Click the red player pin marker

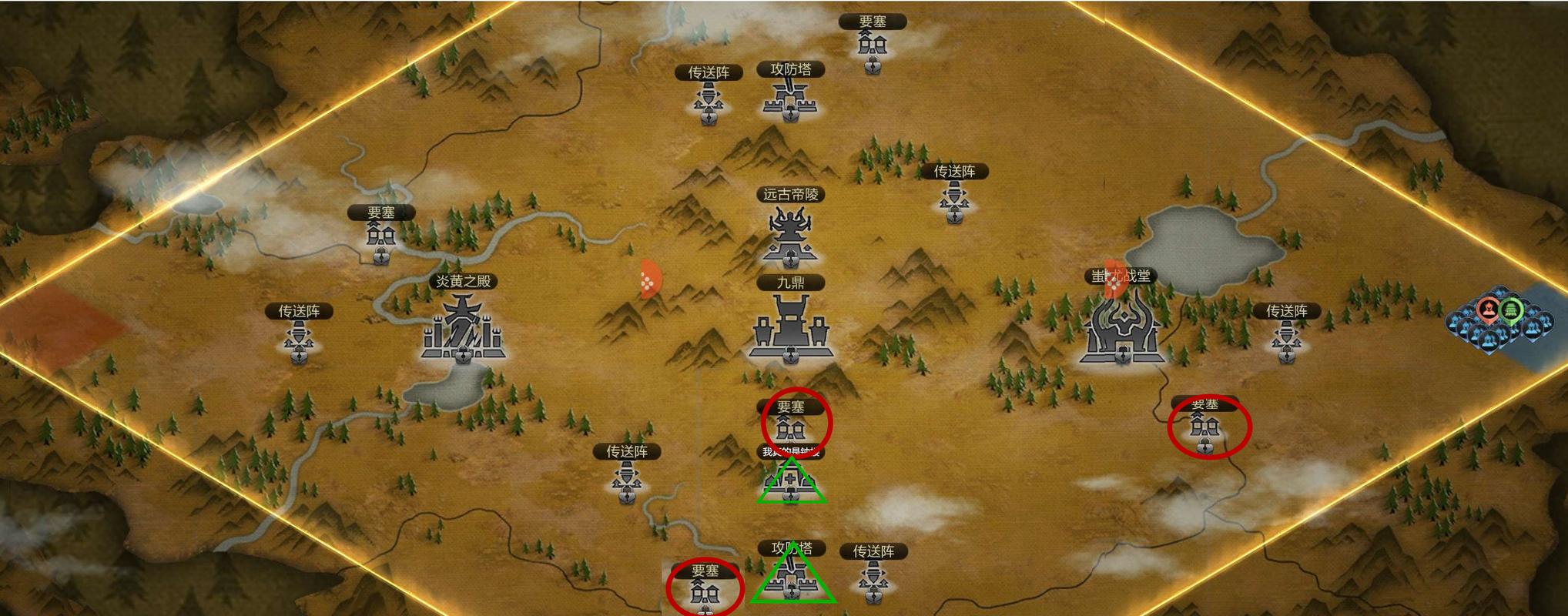(x=1488, y=310)
